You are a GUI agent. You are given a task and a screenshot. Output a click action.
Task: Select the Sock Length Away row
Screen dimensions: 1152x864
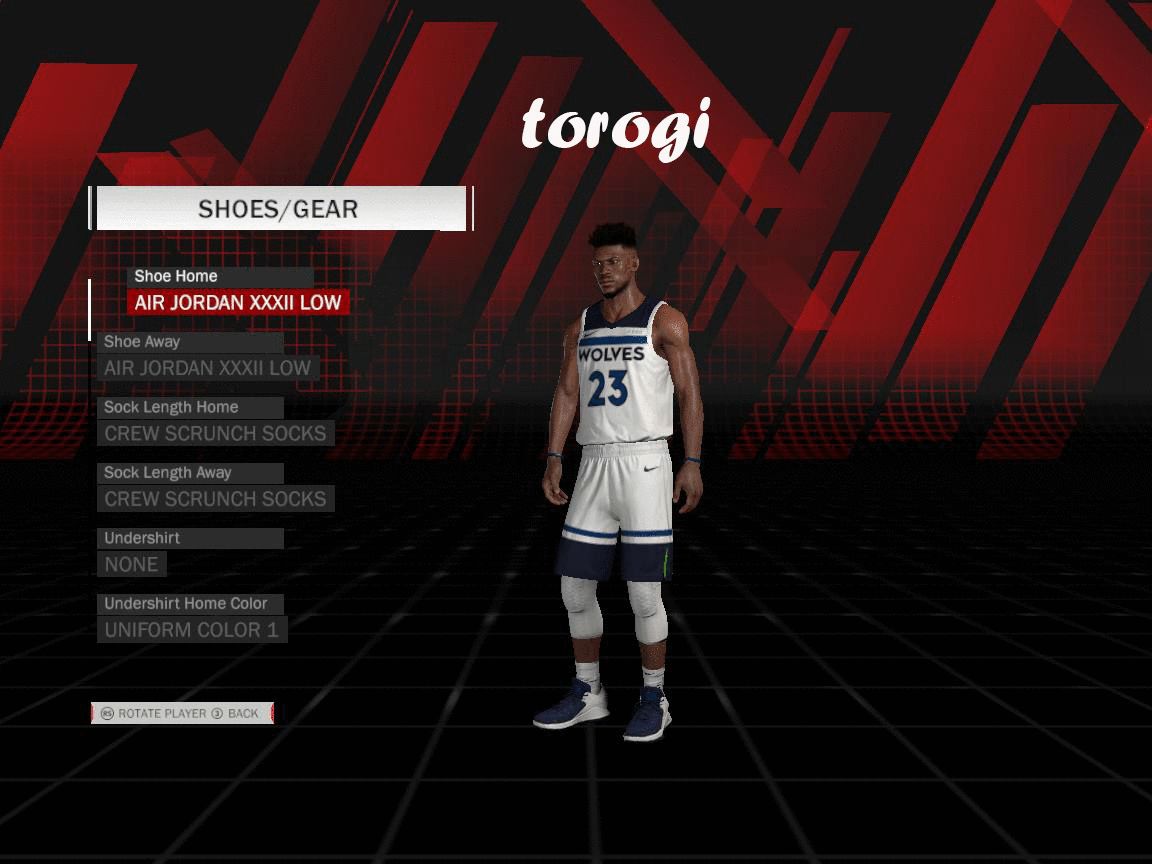point(215,499)
